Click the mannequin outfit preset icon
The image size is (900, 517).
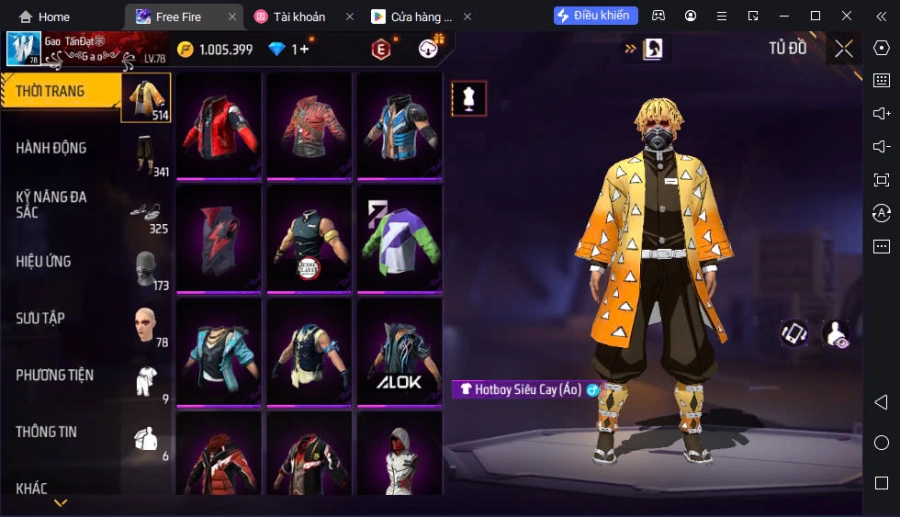(469, 98)
